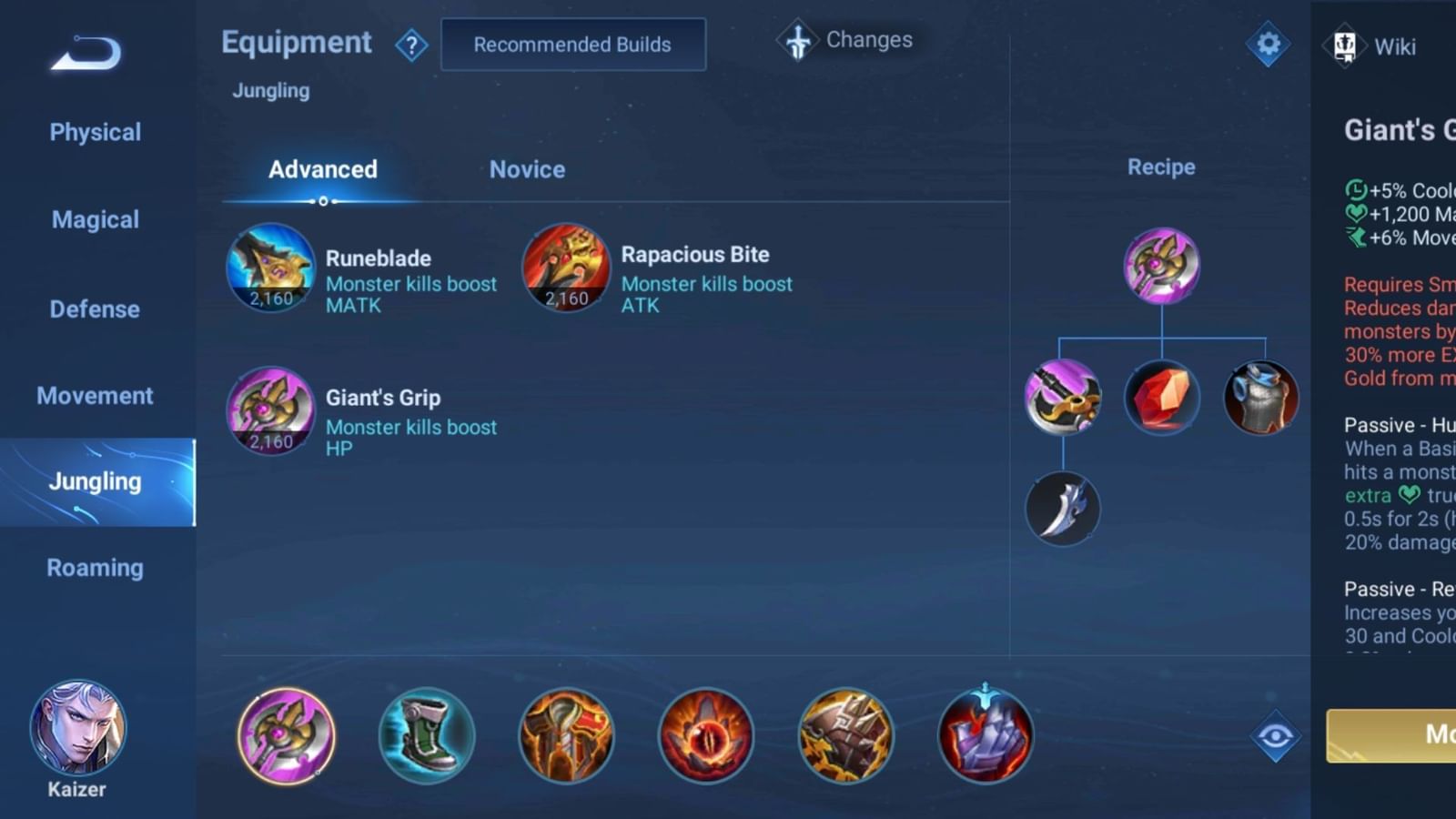
Task: Switch item list to Novice mode
Action: (527, 169)
